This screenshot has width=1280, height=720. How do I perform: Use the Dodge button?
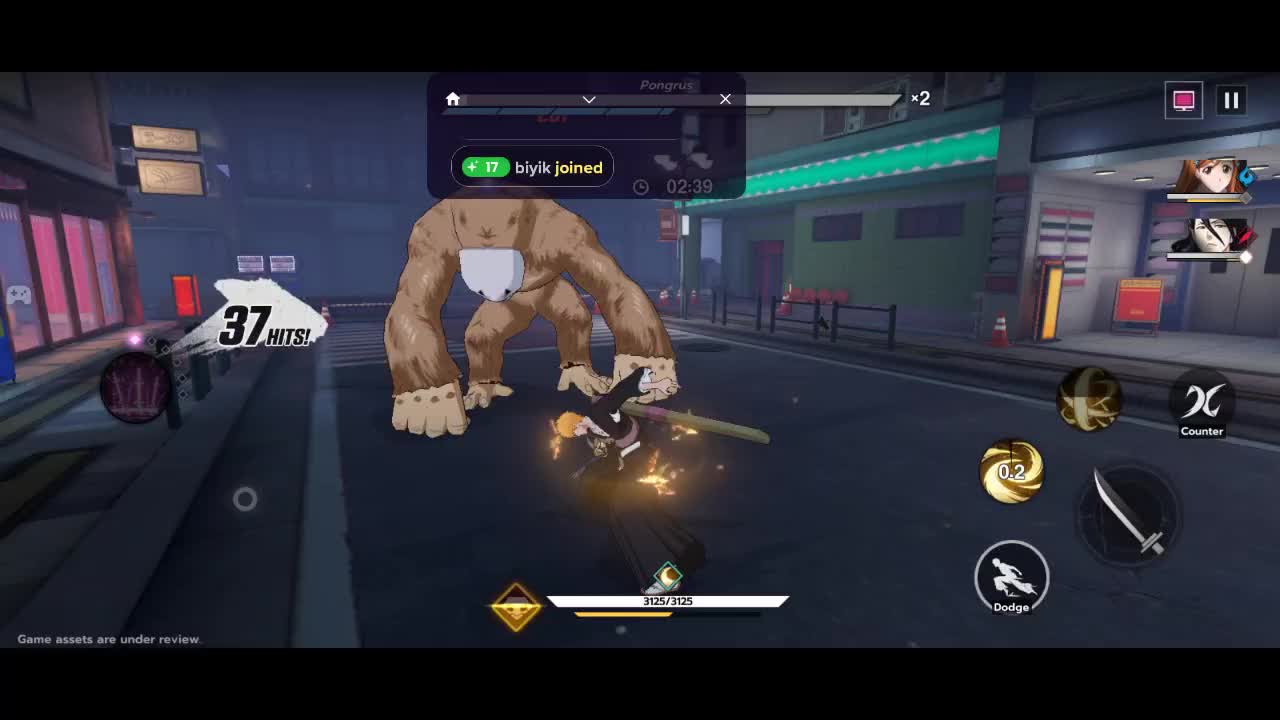pos(1011,577)
